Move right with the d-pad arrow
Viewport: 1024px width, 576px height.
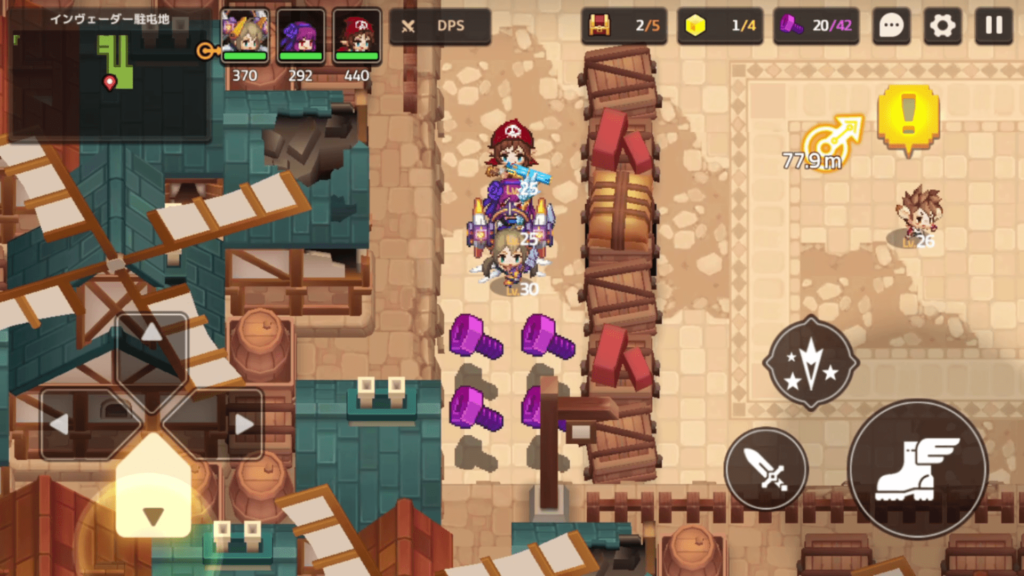click(242, 424)
